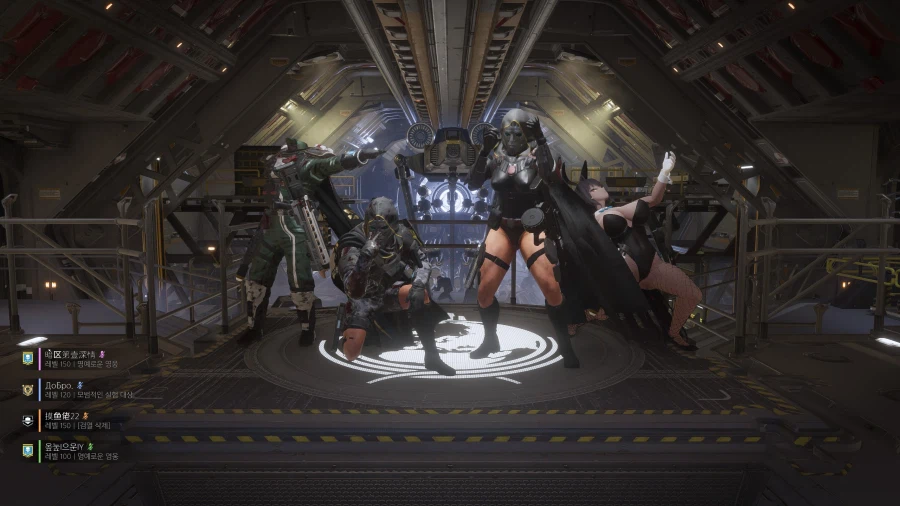Select the level 150 player row with the orange marker
This screenshot has width=900, height=506.
point(70,420)
